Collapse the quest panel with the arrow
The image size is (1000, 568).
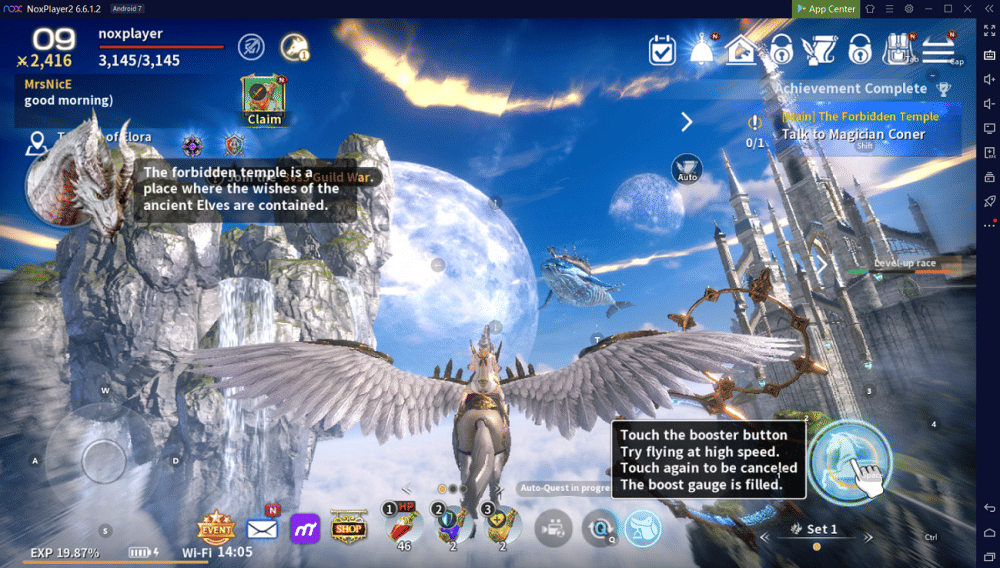tap(687, 122)
